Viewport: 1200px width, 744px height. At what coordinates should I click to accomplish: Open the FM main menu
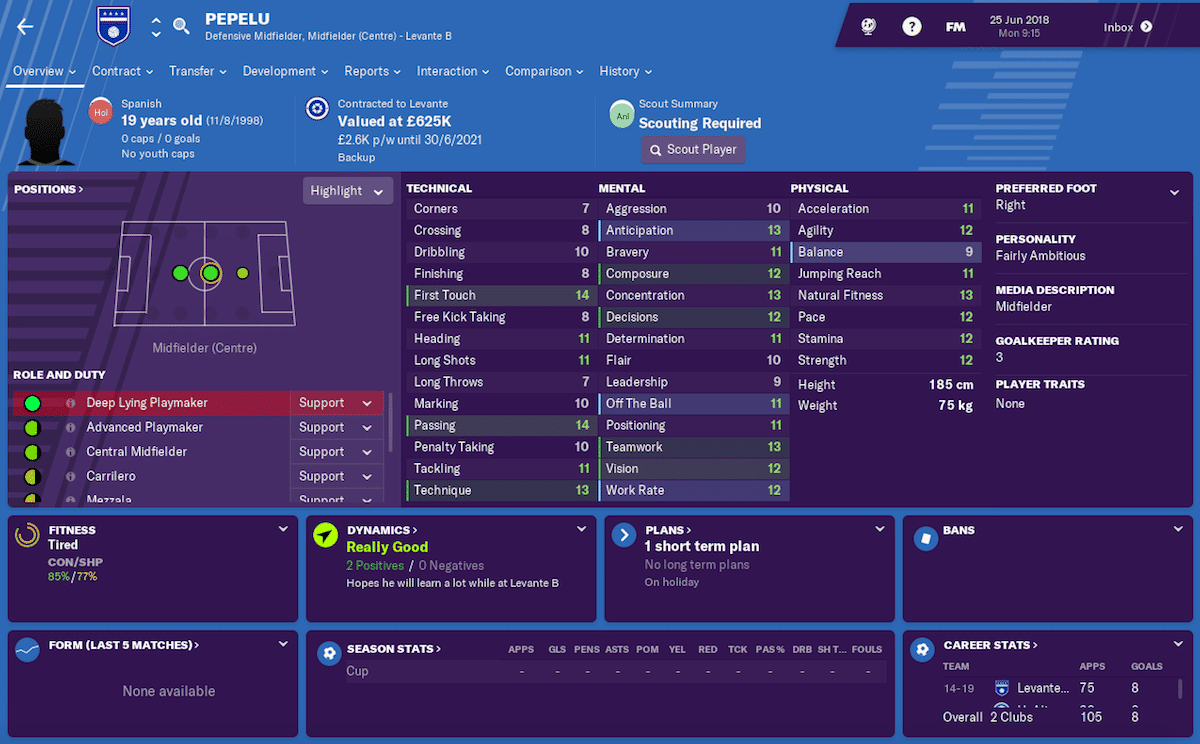(x=956, y=27)
